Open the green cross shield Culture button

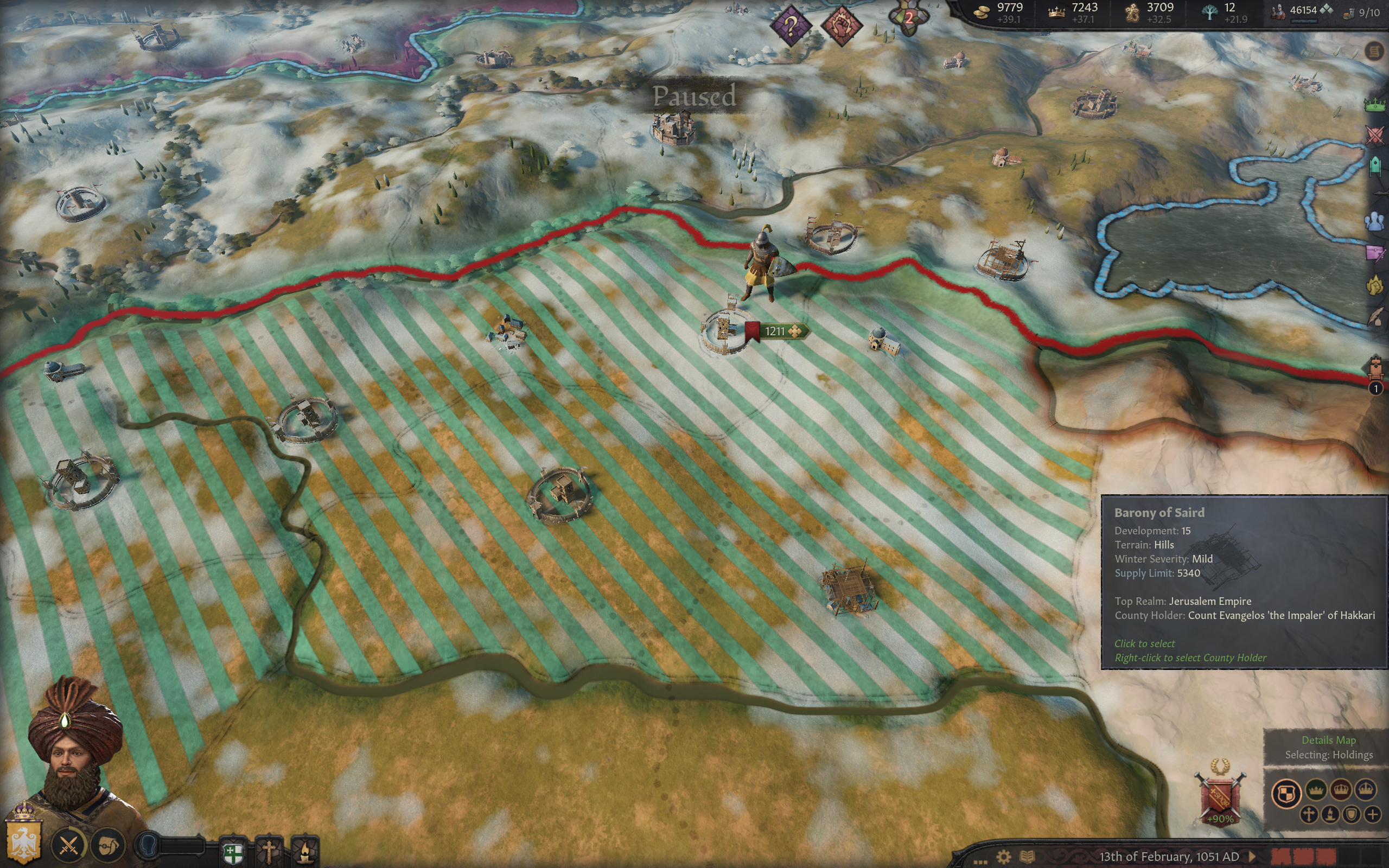pos(233,851)
